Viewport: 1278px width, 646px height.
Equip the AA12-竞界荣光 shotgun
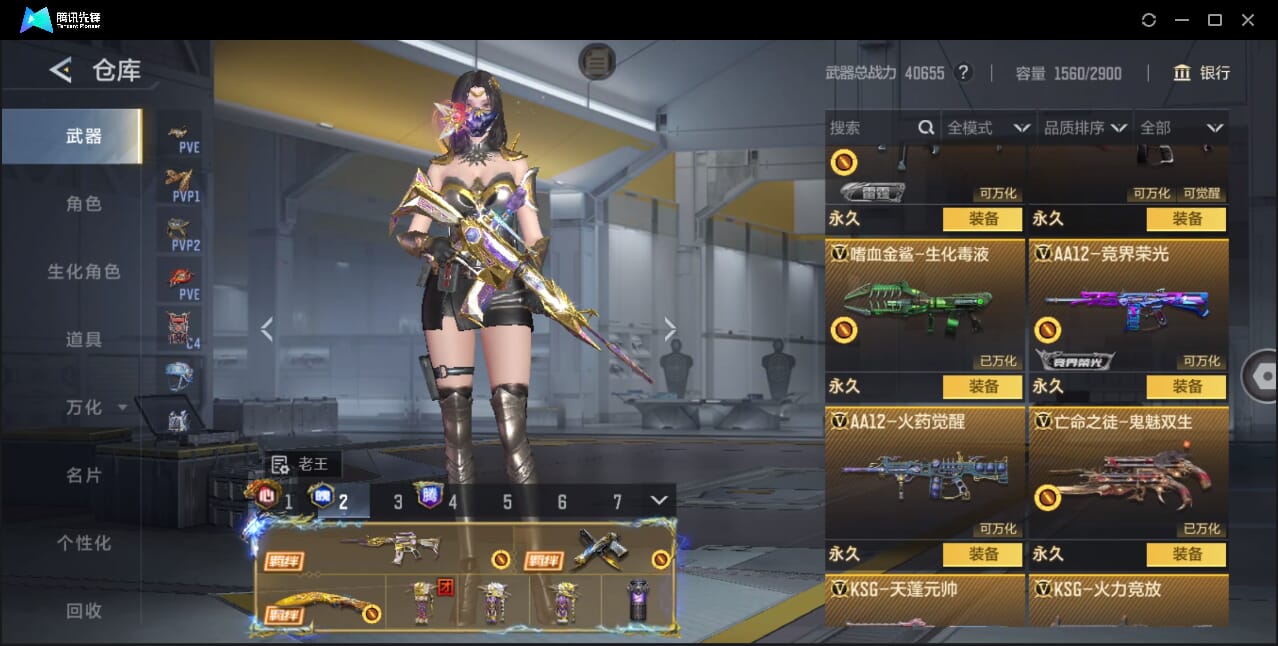[1187, 386]
